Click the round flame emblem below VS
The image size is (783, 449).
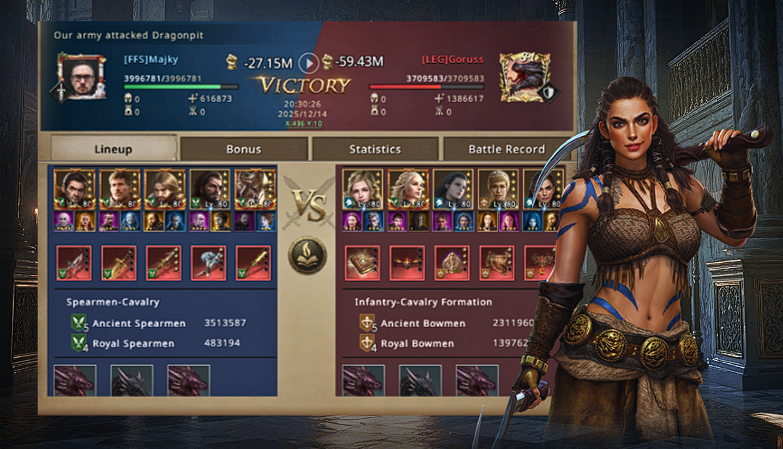coord(308,256)
